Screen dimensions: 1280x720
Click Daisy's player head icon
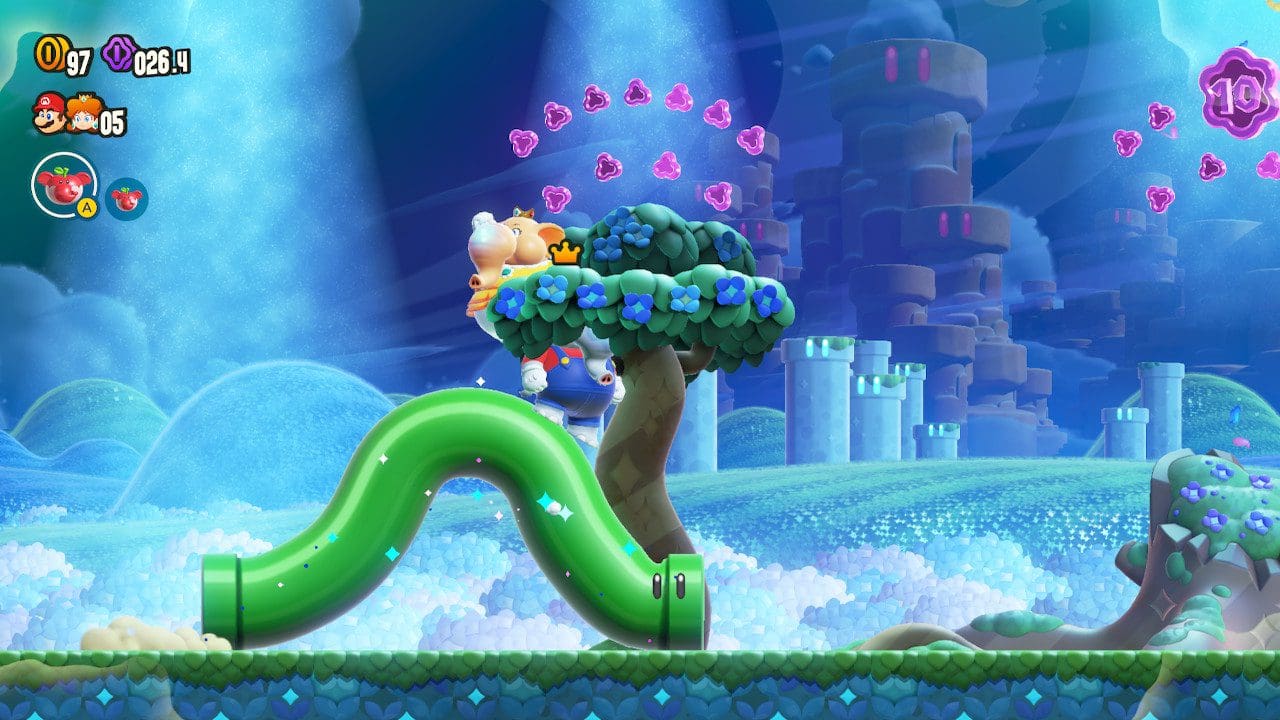click(x=81, y=117)
